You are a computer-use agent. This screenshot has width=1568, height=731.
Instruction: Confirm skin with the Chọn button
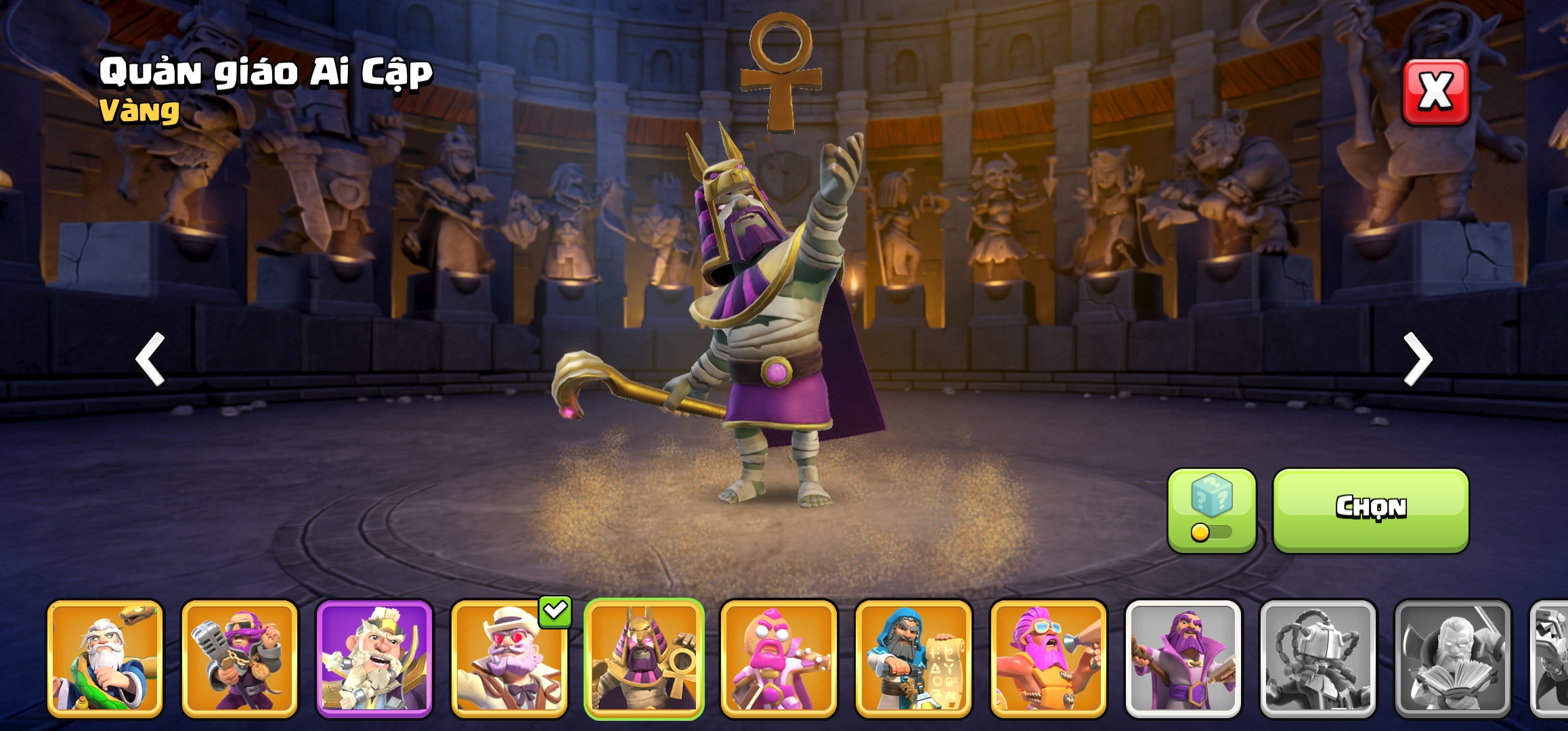(x=1370, y=509)
